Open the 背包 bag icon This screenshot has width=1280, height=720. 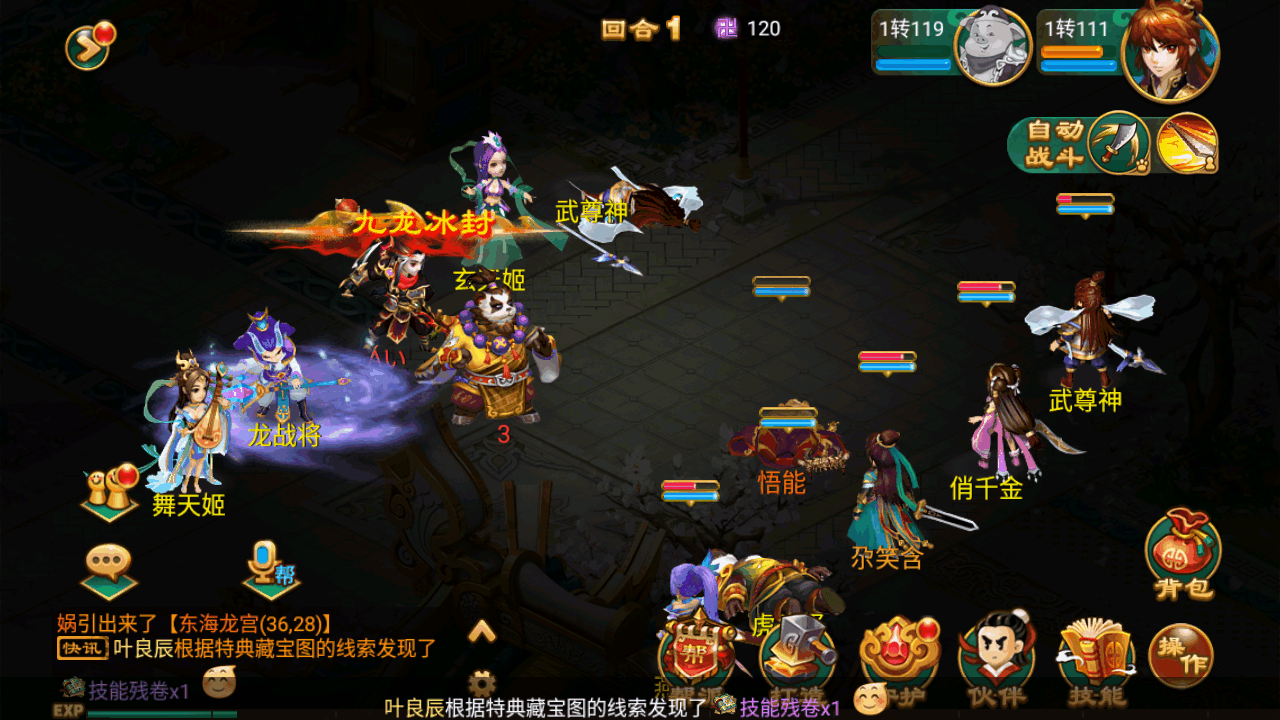[x=1182, y=556]
